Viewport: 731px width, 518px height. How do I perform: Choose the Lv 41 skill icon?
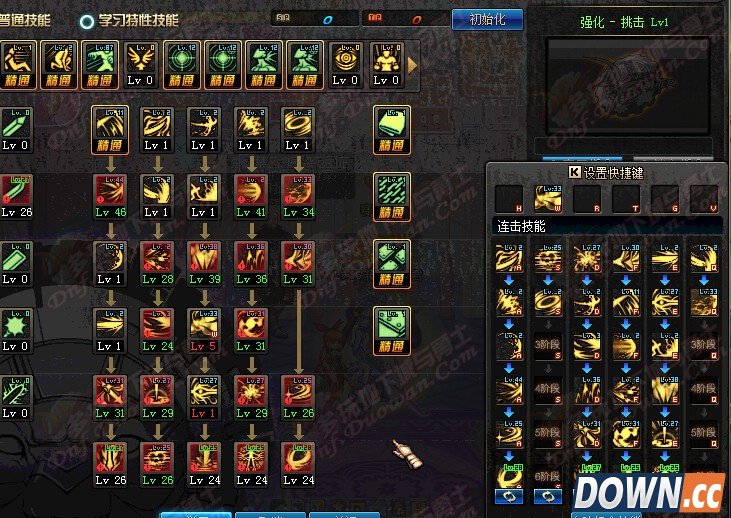coord(251,190)
